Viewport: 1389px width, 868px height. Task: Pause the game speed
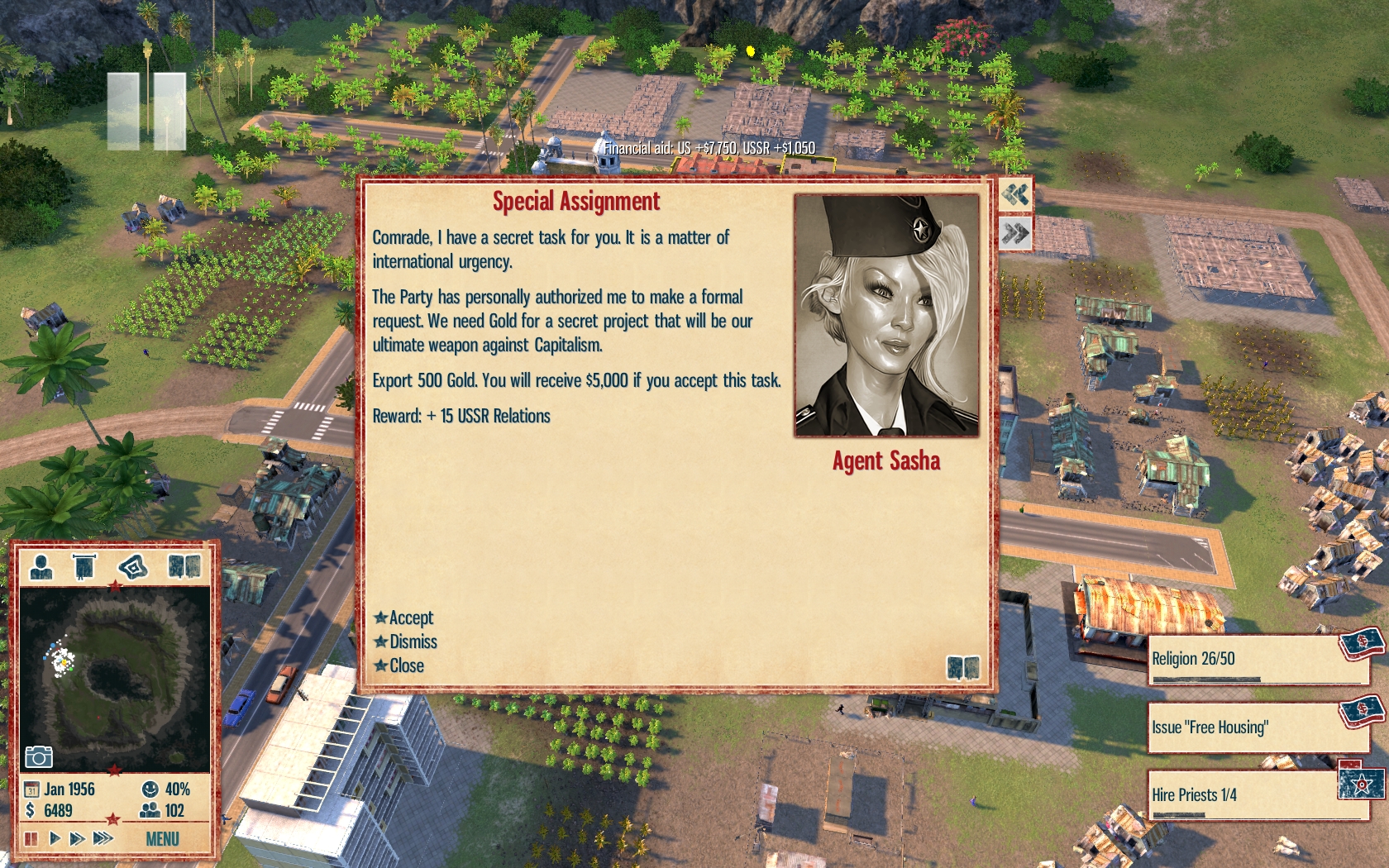31,838
